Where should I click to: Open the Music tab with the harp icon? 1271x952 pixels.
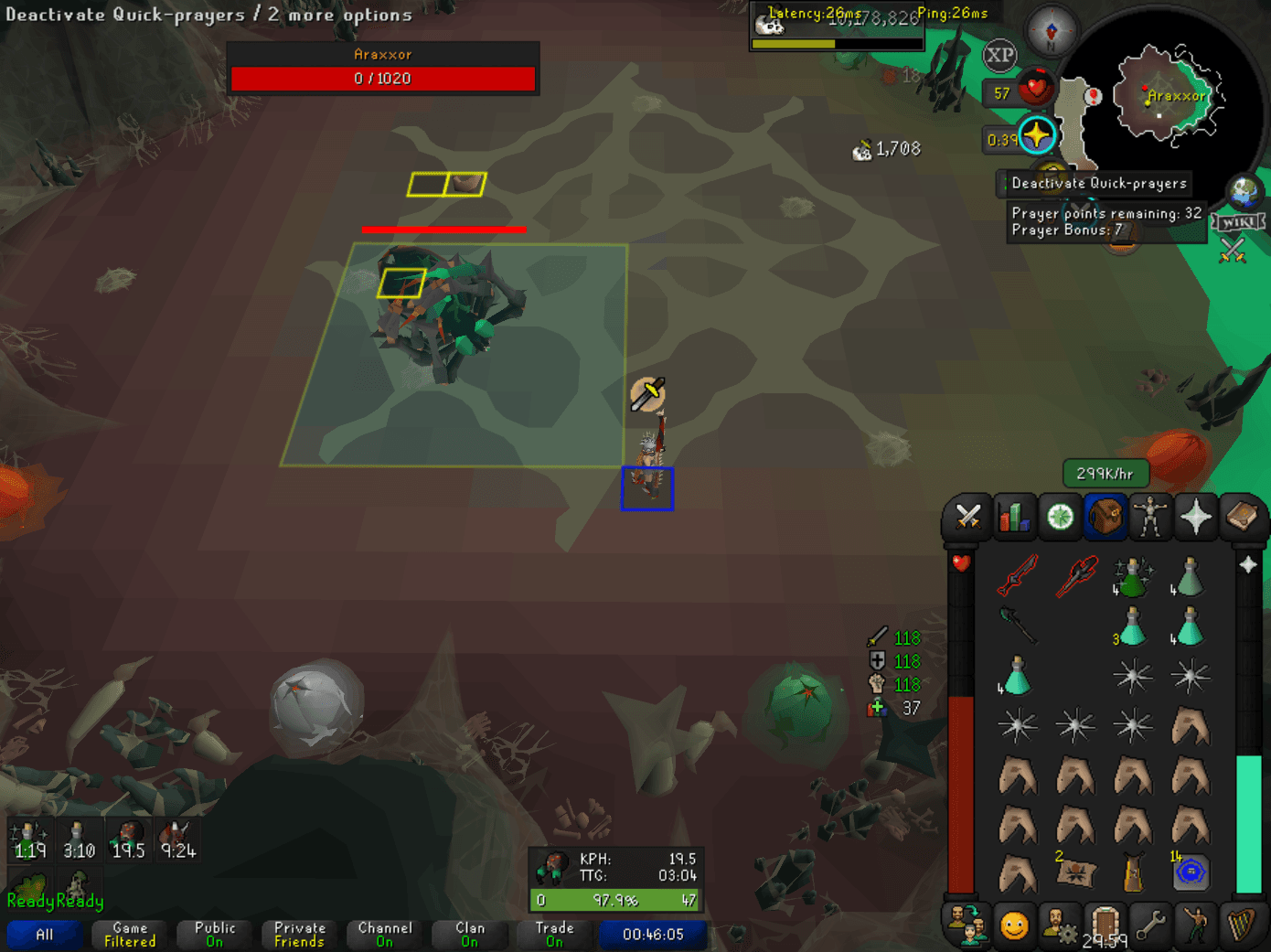[1242, 925]
